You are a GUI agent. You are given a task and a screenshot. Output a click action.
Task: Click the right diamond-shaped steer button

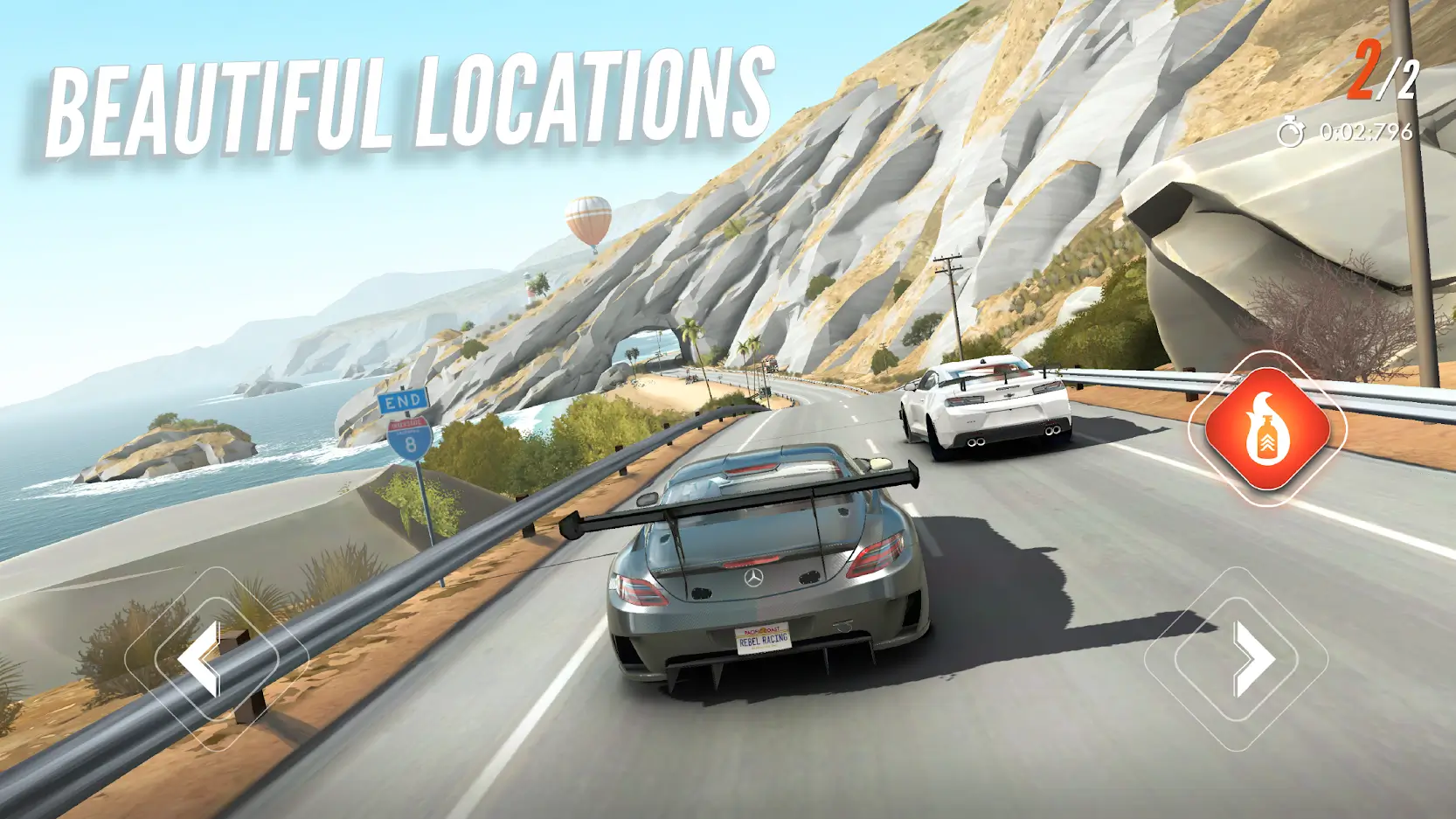1251,660
